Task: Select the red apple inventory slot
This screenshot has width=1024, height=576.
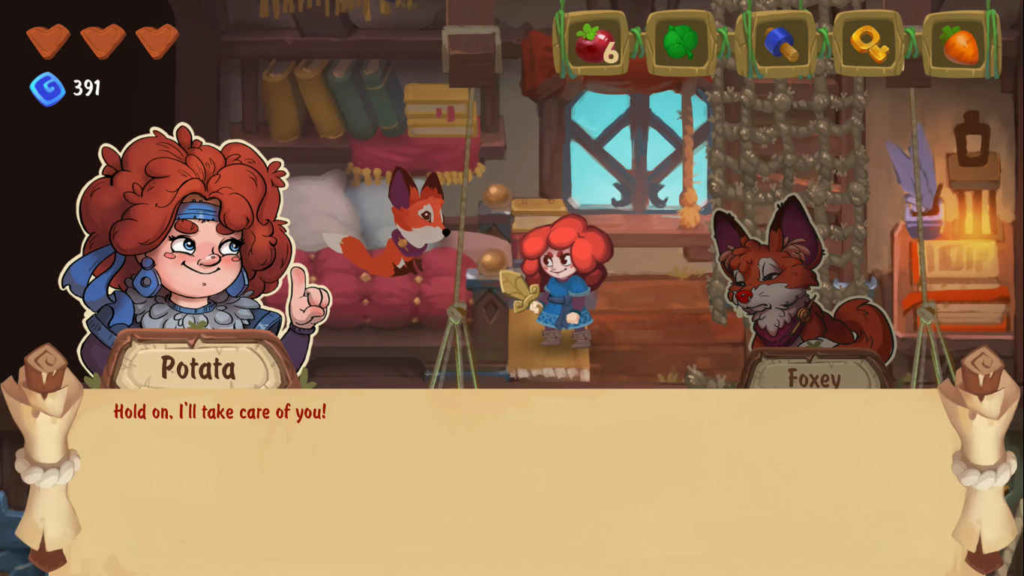Action: [x=593, y=44]
